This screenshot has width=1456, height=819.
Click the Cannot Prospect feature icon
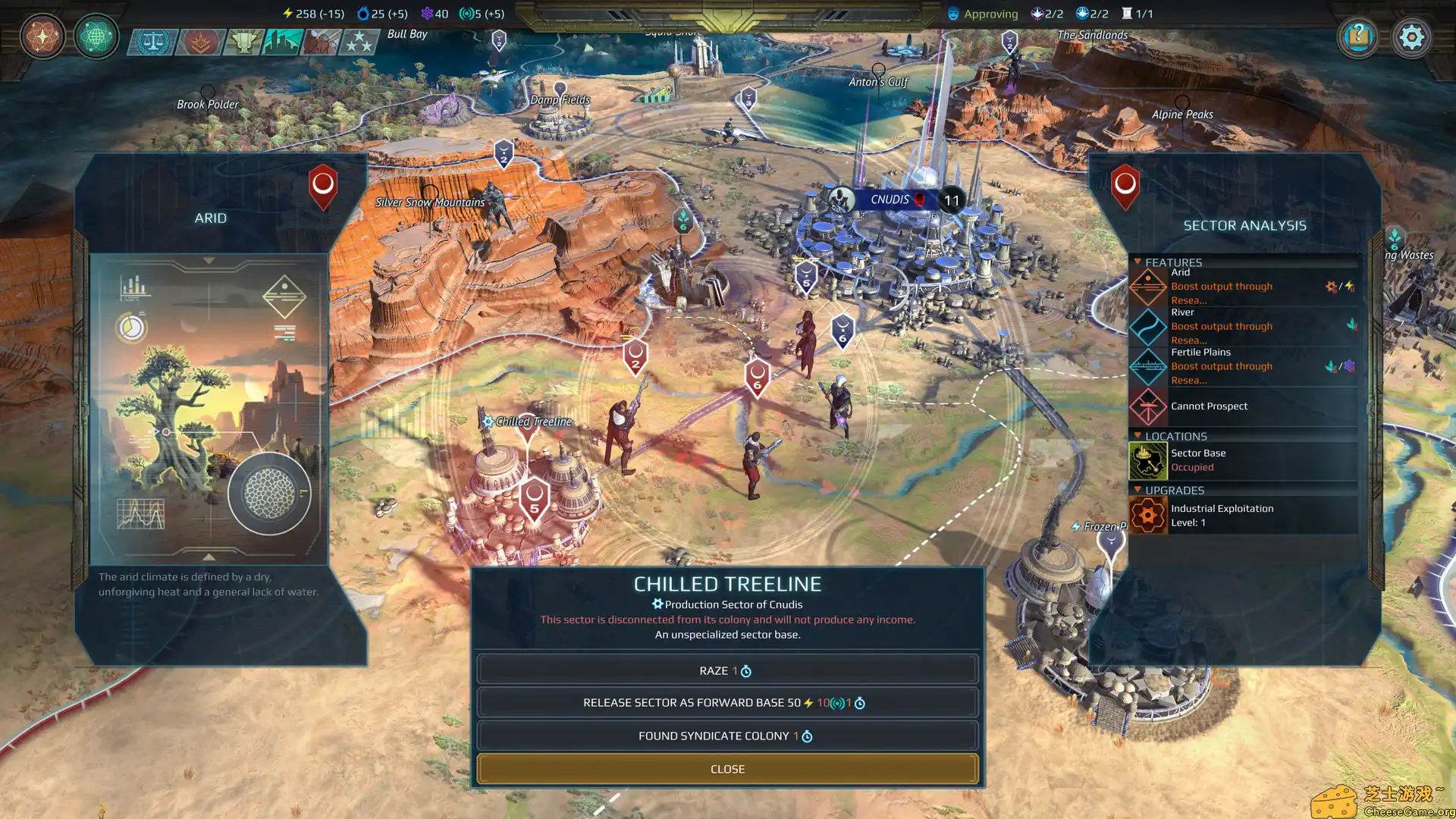point(1147,406)
